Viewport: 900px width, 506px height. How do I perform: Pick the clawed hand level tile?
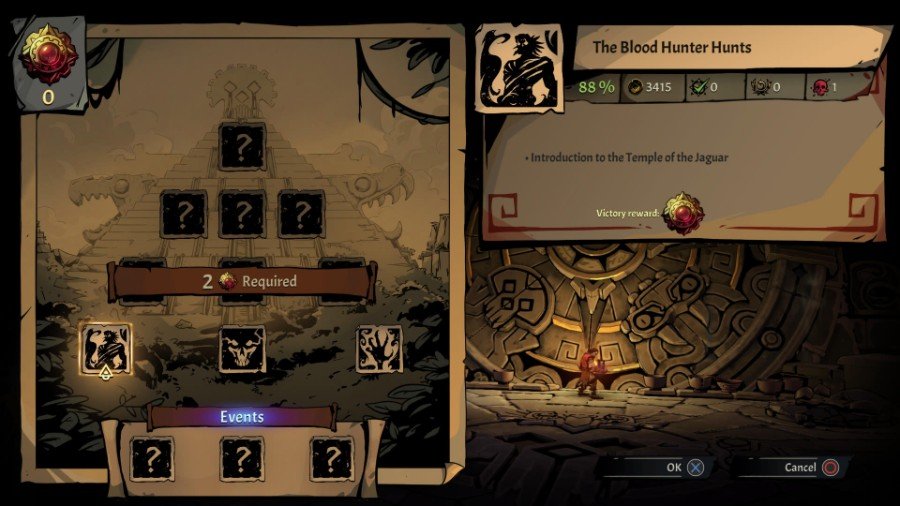(x=379, y=349)
